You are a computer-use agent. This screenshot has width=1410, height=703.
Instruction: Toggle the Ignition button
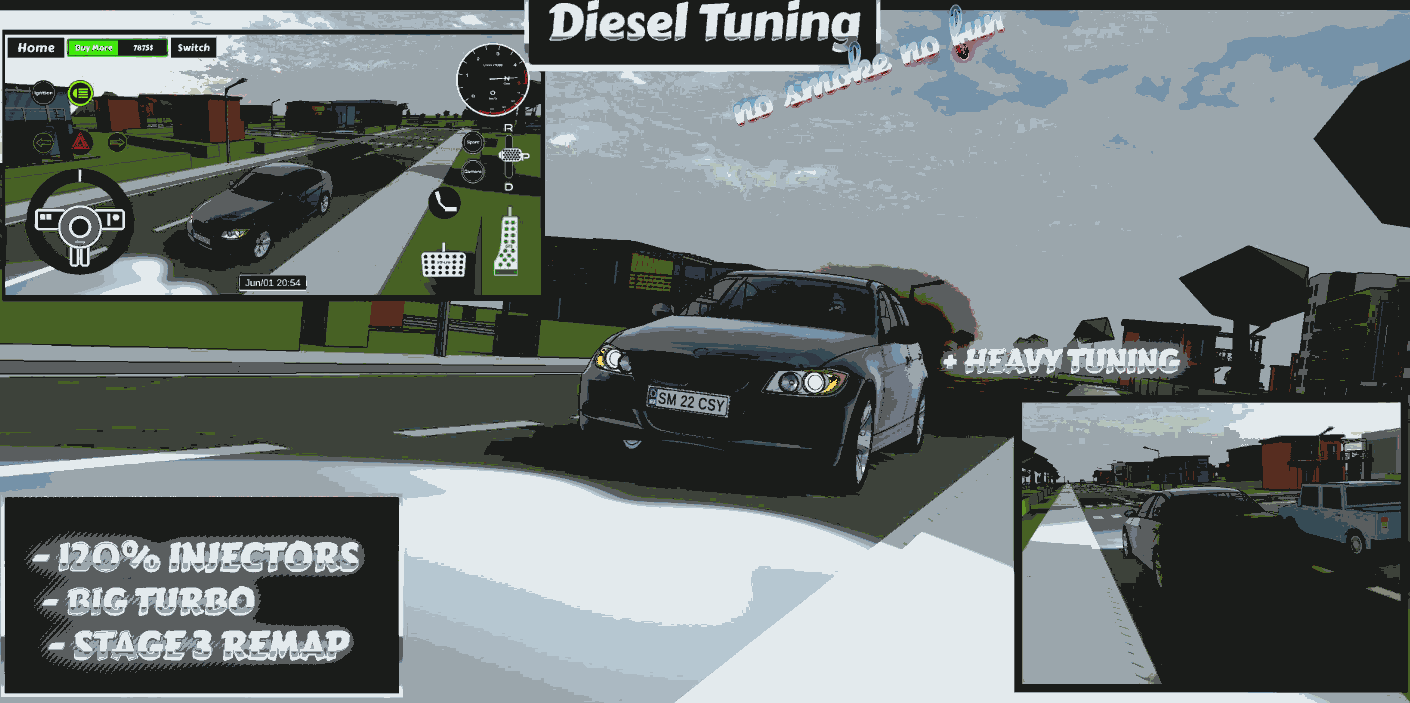click(x=44, y=93)
